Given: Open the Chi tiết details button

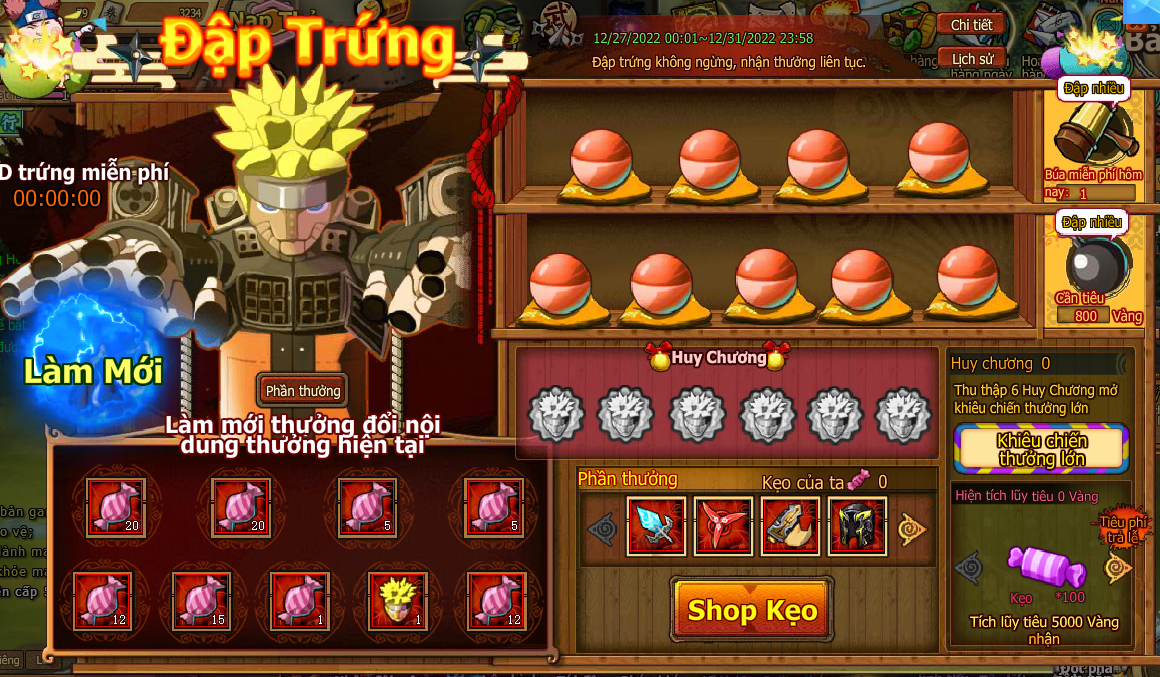Looking at the screenshot, I should 971,25.
